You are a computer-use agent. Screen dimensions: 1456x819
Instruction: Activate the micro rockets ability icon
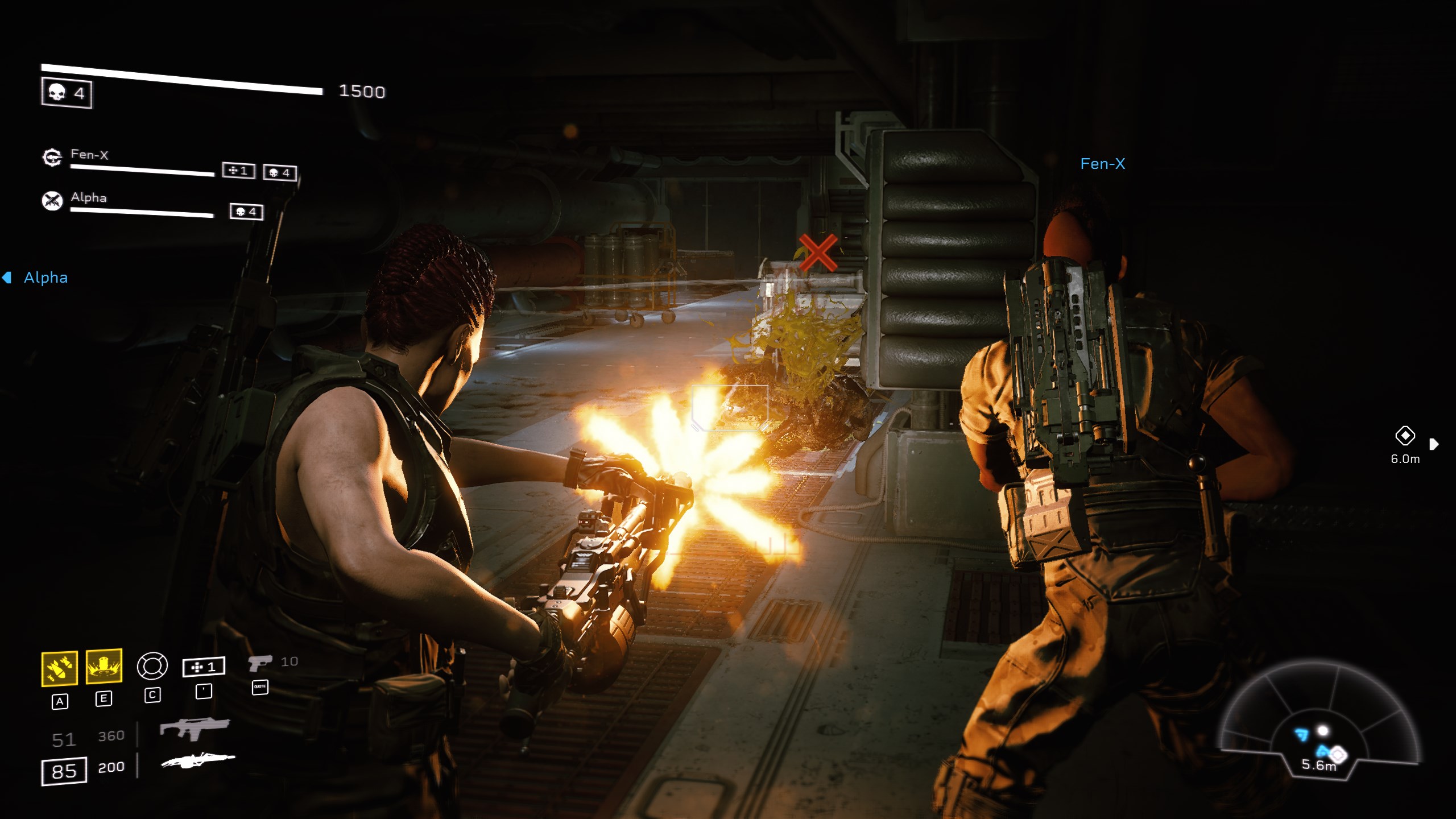[x=59, y=668]
